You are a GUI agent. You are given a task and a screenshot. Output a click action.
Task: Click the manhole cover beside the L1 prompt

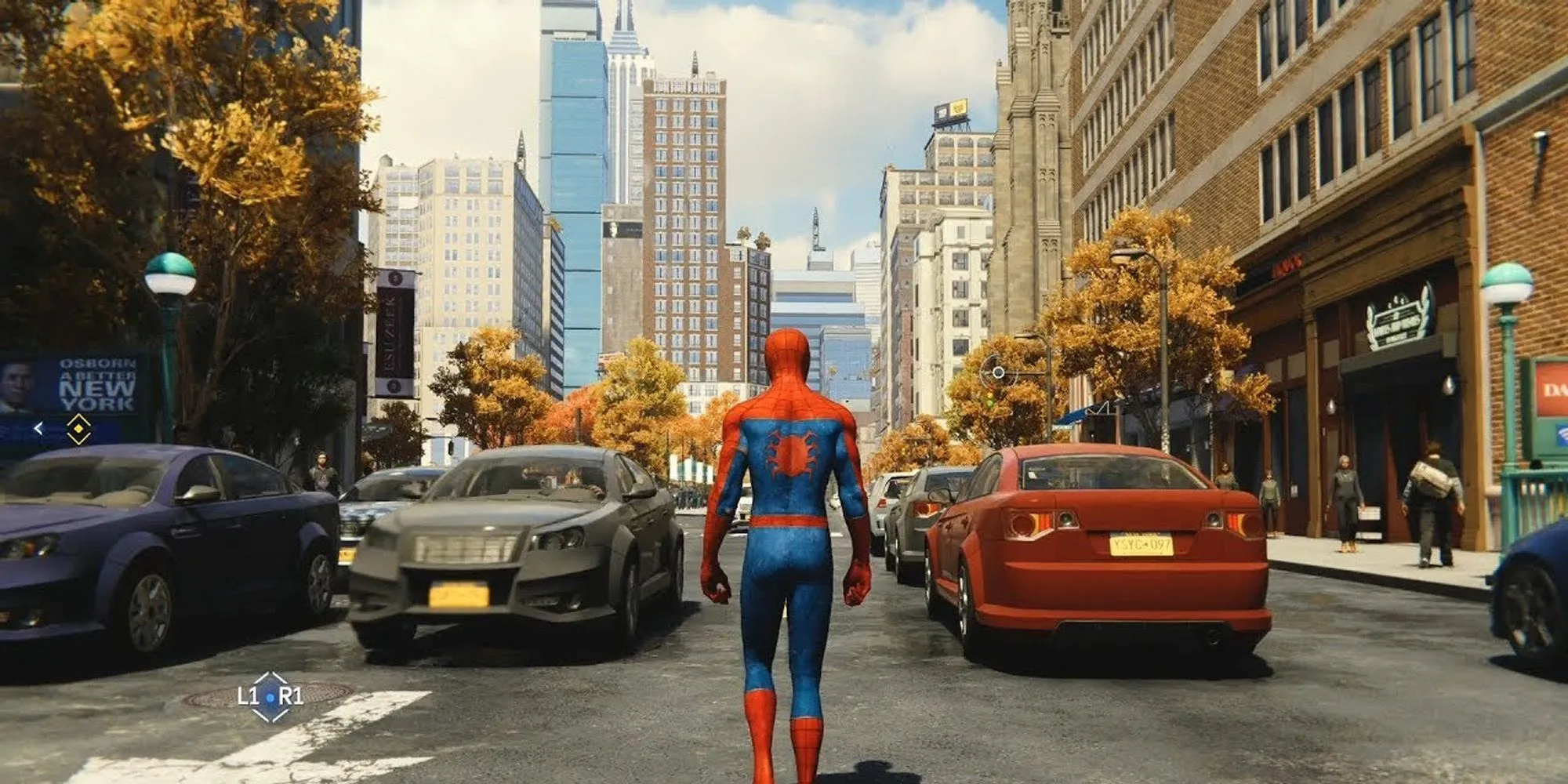click(x=212, y=695)
